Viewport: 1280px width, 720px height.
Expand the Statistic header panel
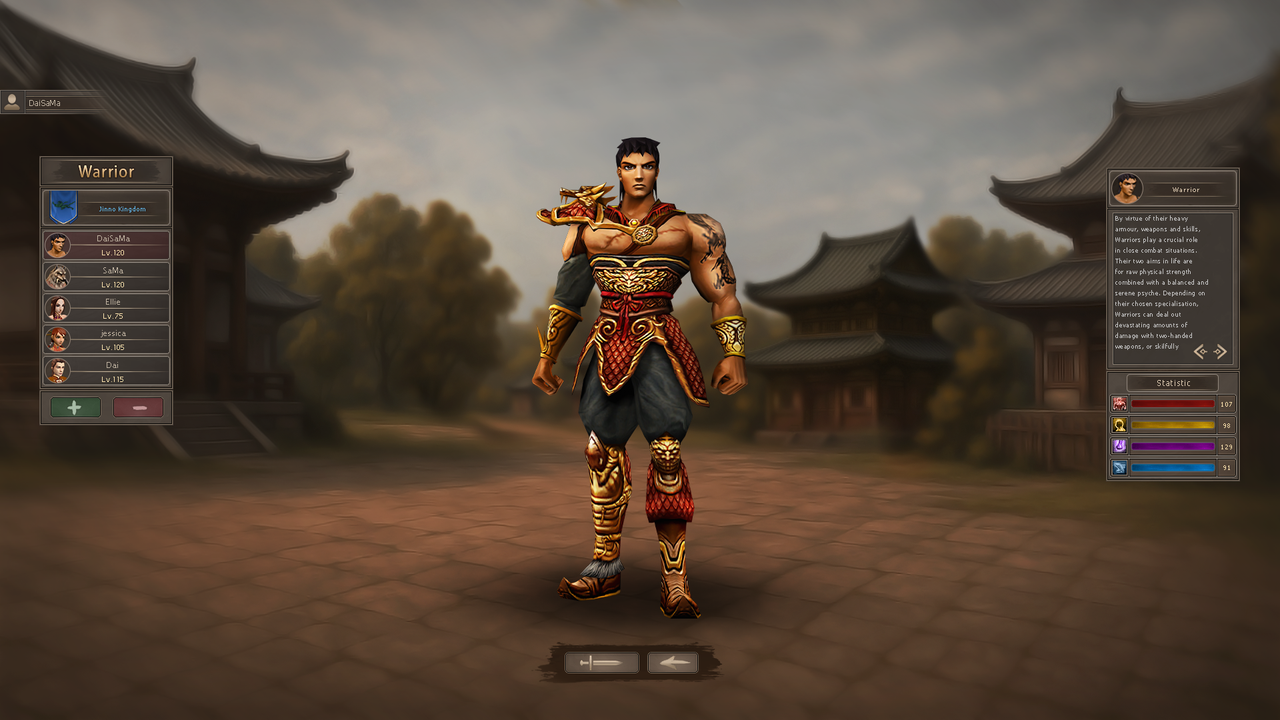1171,382
